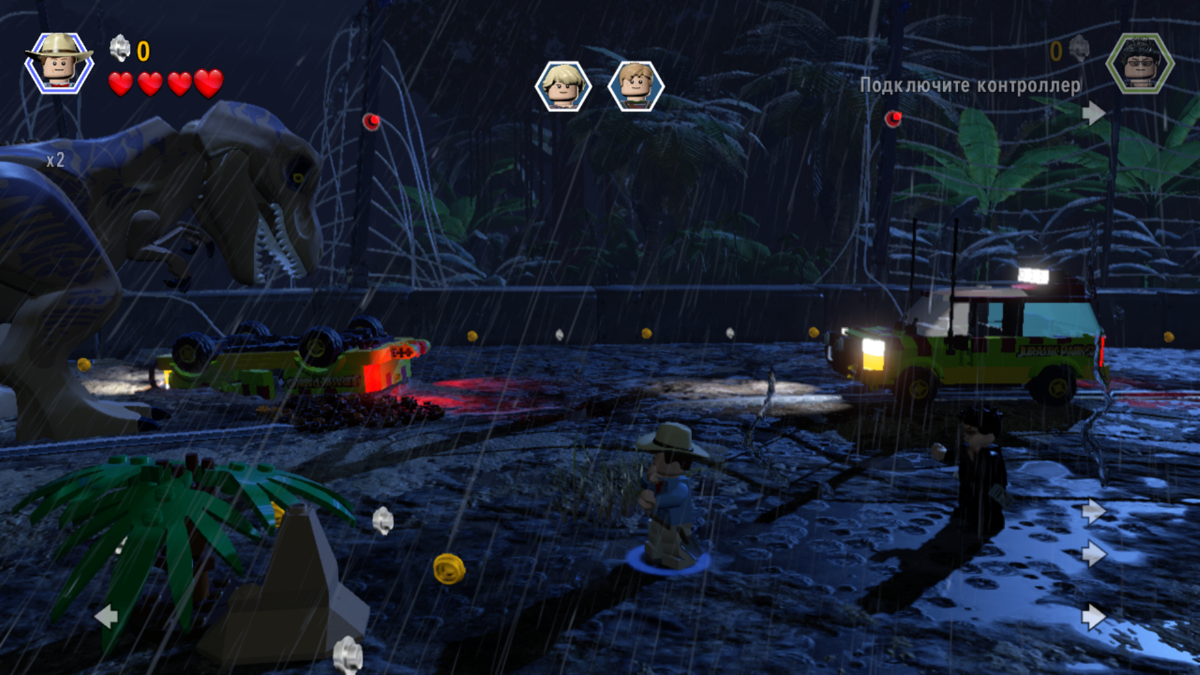Switch to the brown-haired character portrait

pyautogui.click(x=635, y=86)
